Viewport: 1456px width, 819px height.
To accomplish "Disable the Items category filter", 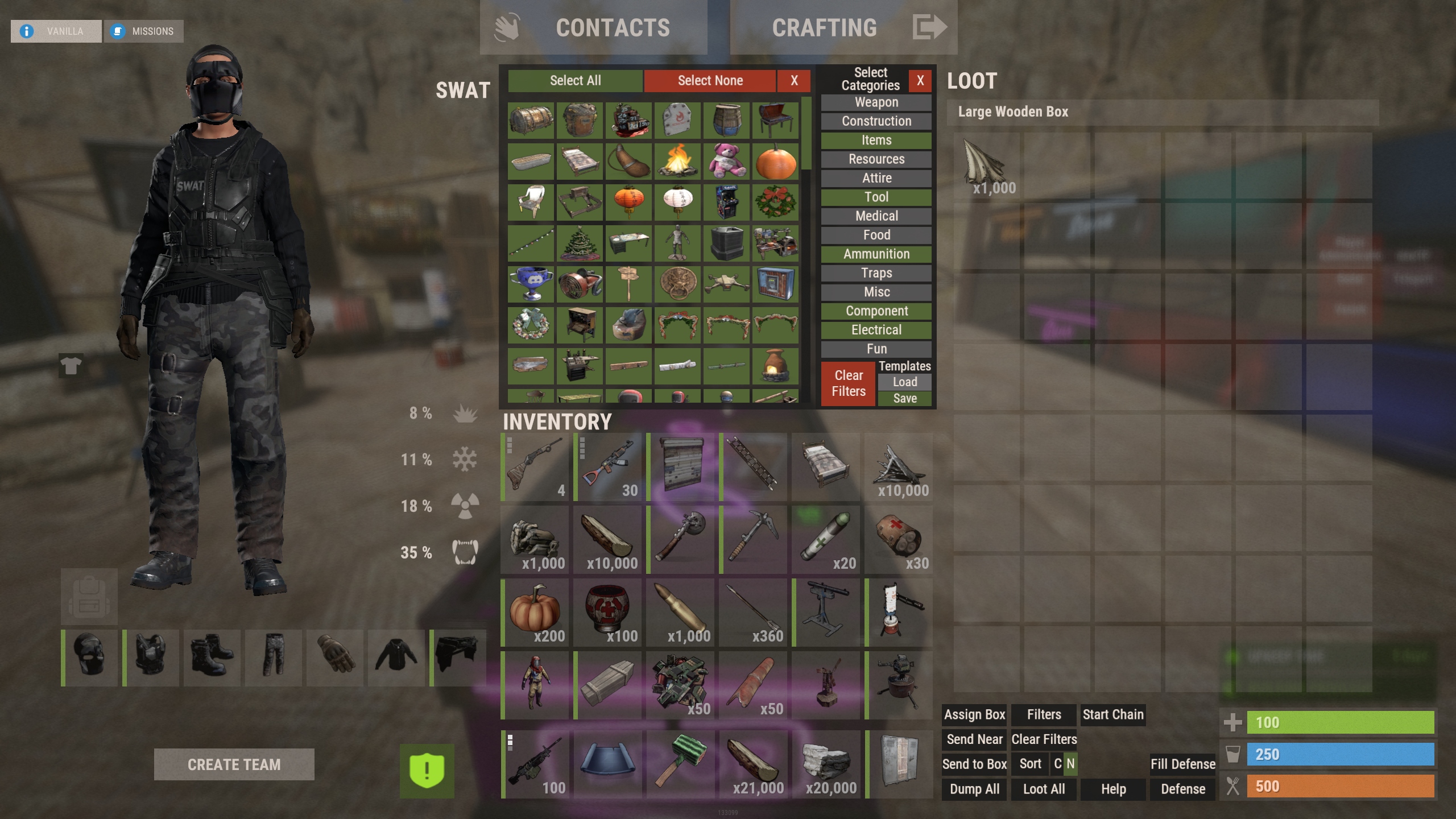I will (876, 140).
